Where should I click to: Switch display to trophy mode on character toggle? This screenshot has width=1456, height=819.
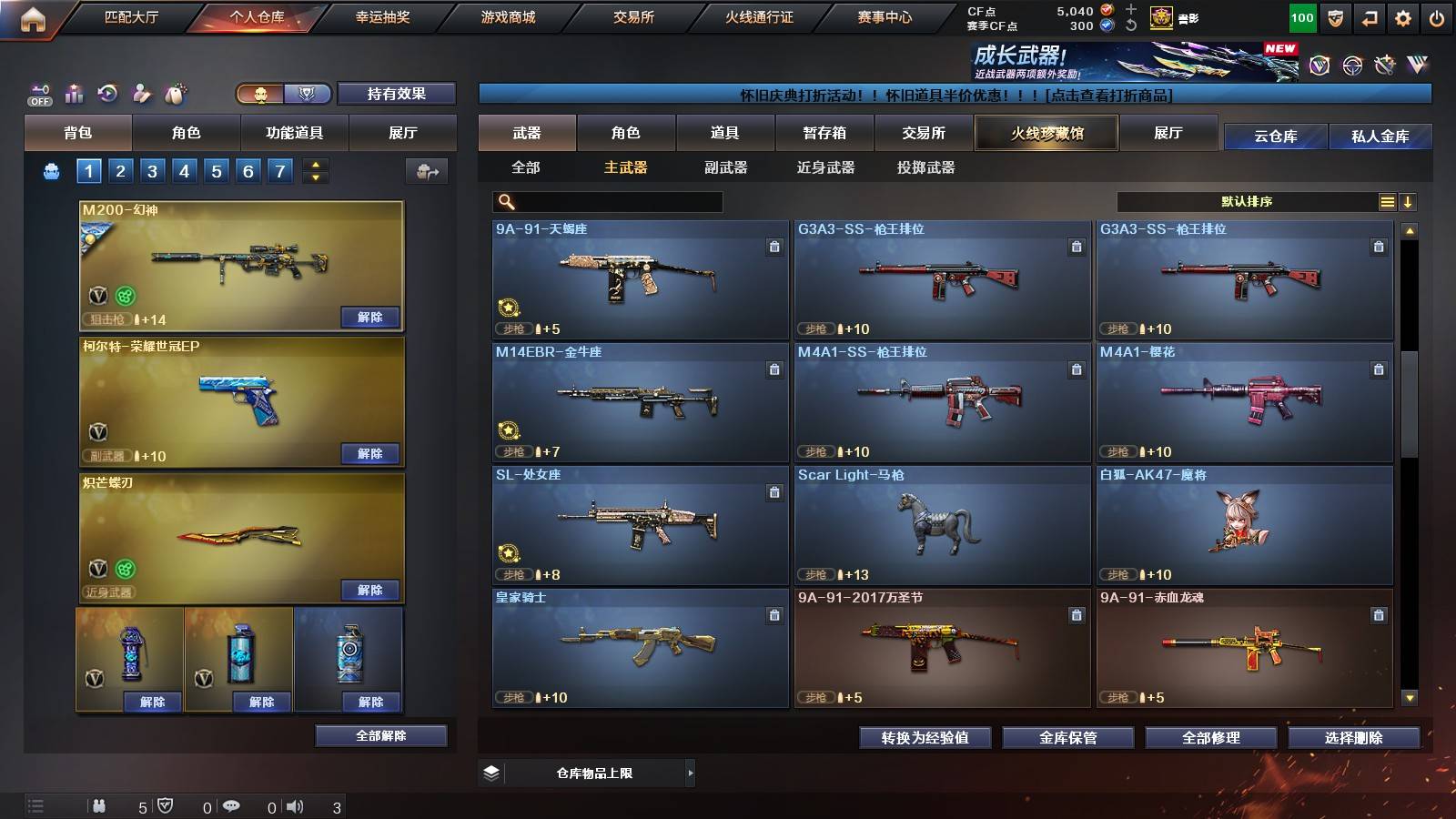click(308, 95)
